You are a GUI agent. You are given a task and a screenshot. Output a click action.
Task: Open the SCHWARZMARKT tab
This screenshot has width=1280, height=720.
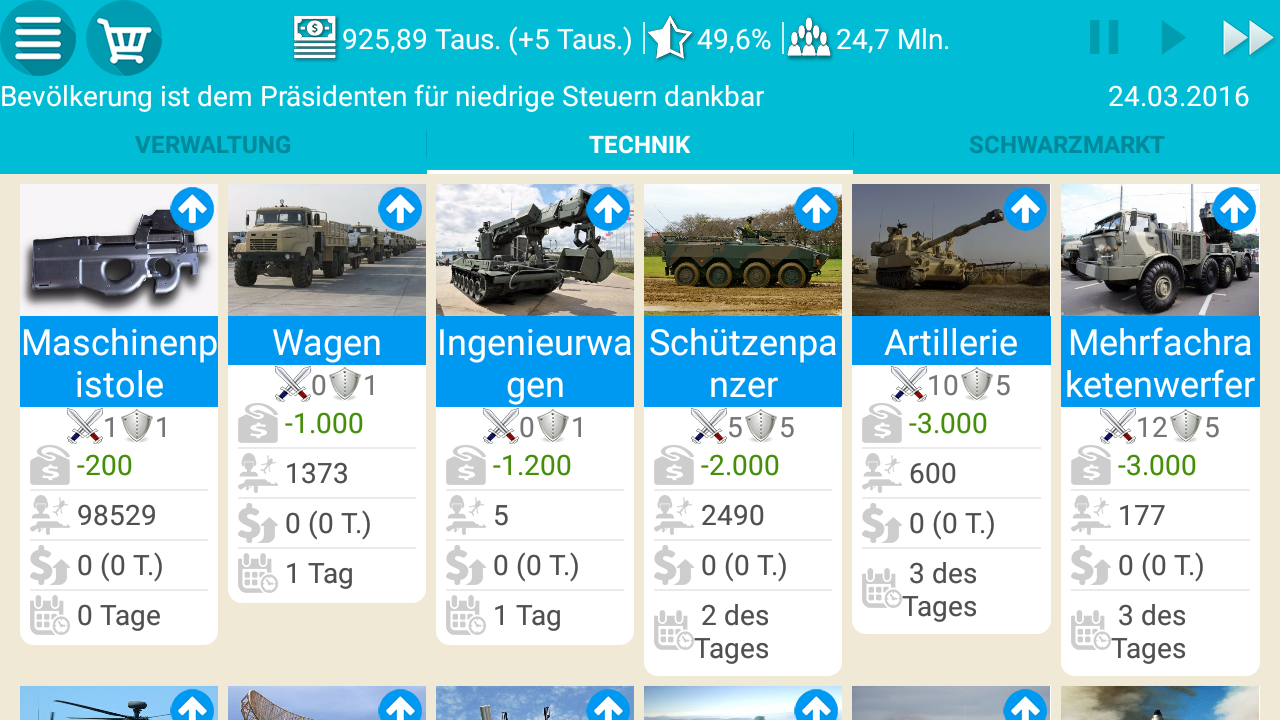[x=1065, y=144]
